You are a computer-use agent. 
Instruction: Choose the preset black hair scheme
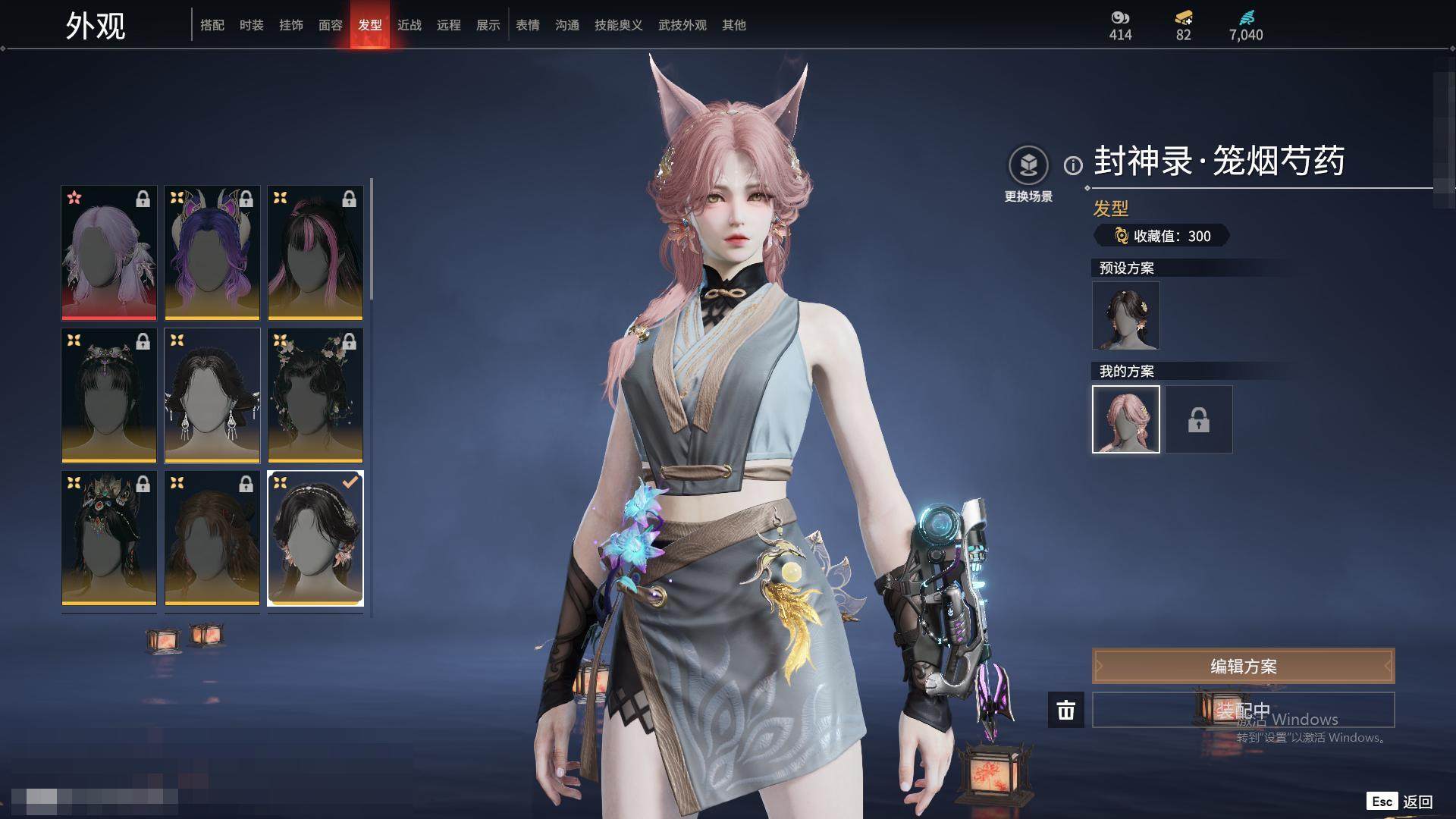(x=1125, y=315)
